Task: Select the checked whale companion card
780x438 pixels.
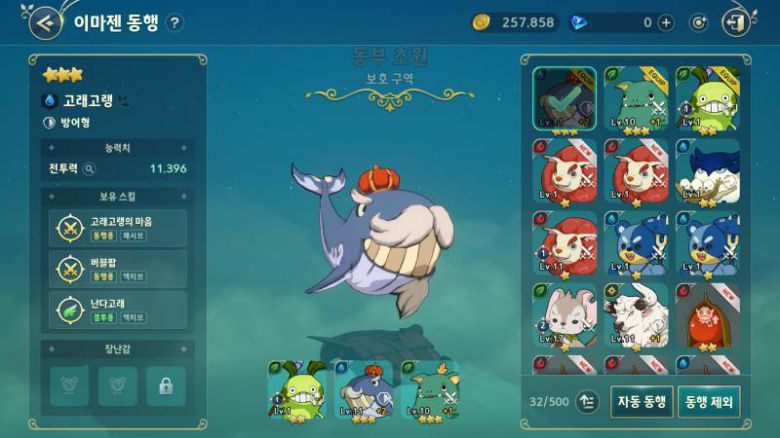Action: click(564, 101)
